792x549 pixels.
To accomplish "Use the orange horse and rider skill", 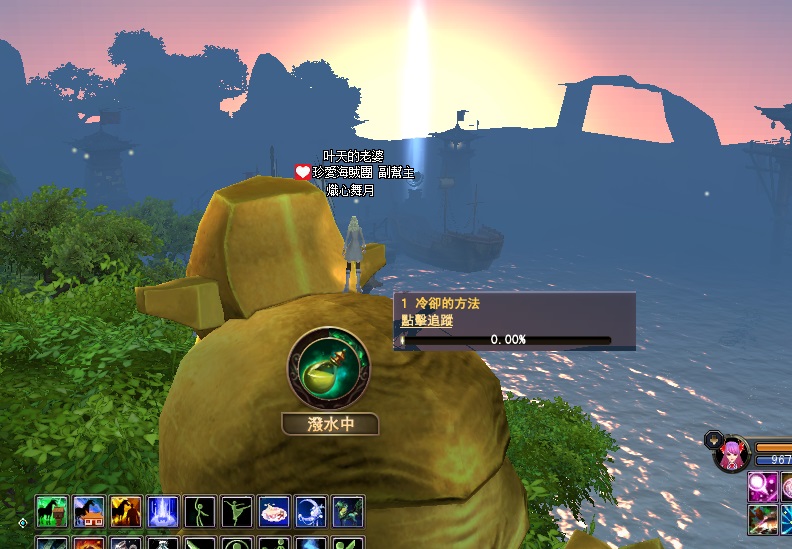I will [126, 511].
